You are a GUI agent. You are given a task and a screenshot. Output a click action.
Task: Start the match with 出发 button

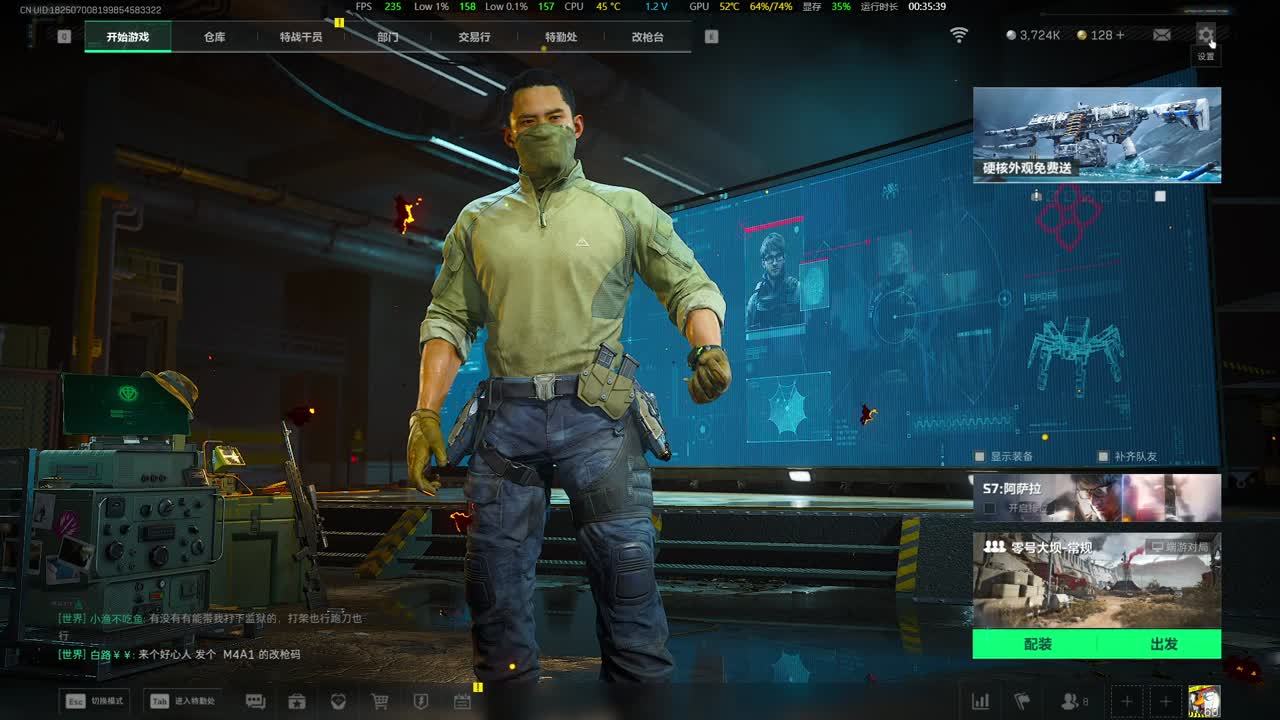pyautogui.click(x=1163, y=644)
